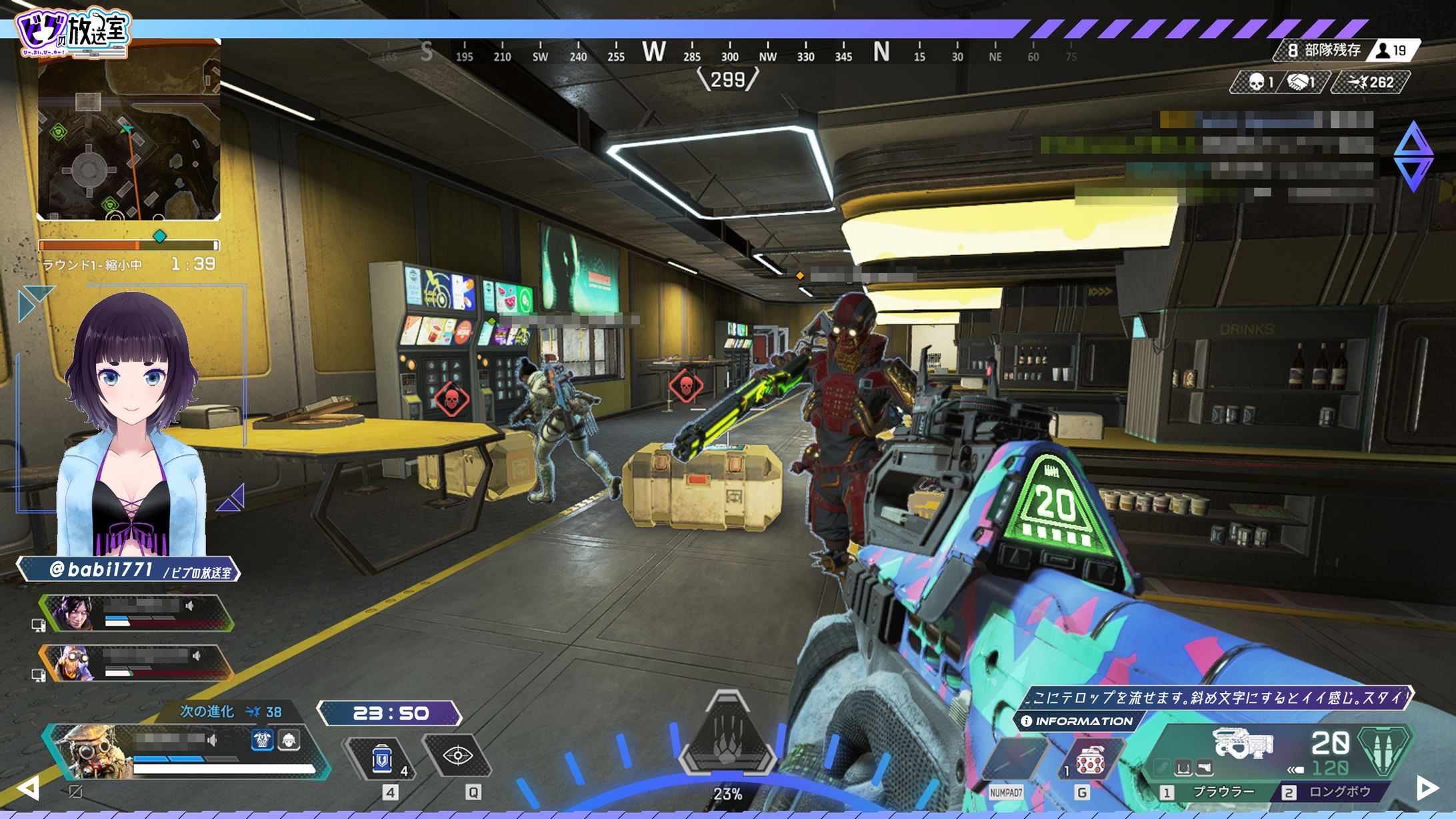Click the left-pointing triangle overlay arrow
The image size is (1456, 819).
coord(27,788)
